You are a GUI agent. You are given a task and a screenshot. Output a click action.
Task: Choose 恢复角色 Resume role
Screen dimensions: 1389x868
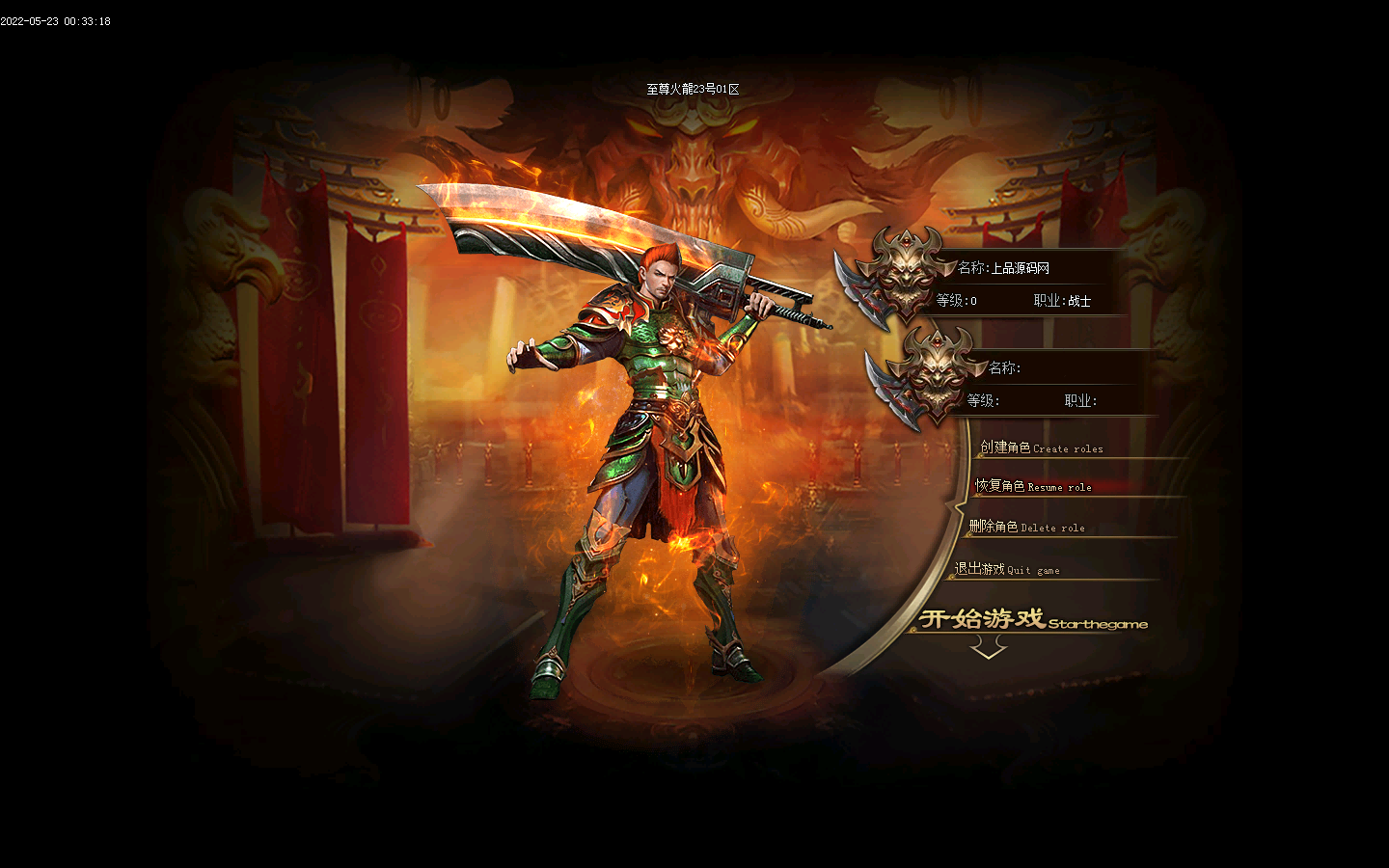1033,486
